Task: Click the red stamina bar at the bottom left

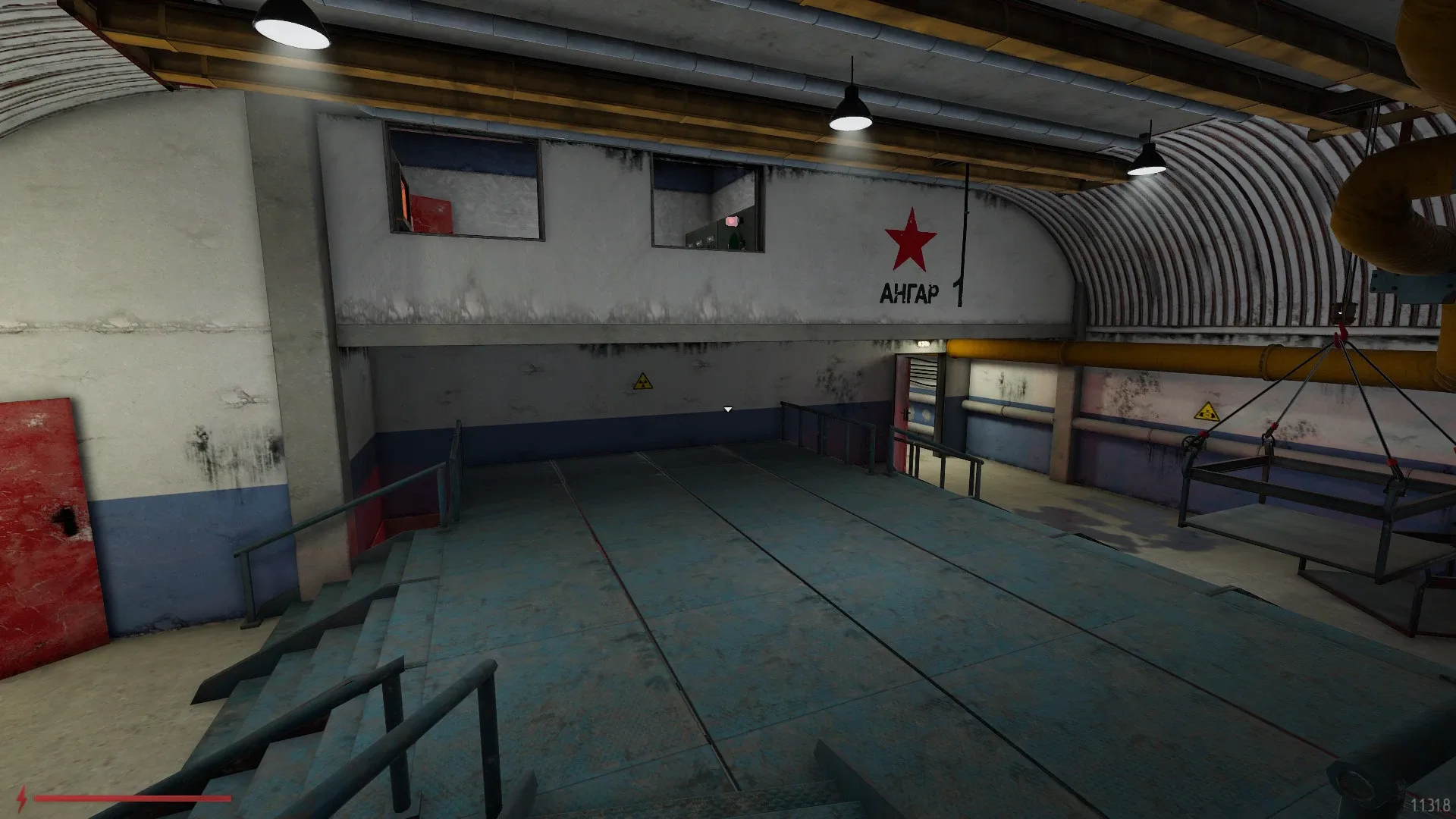Action: tap(133, 798)
